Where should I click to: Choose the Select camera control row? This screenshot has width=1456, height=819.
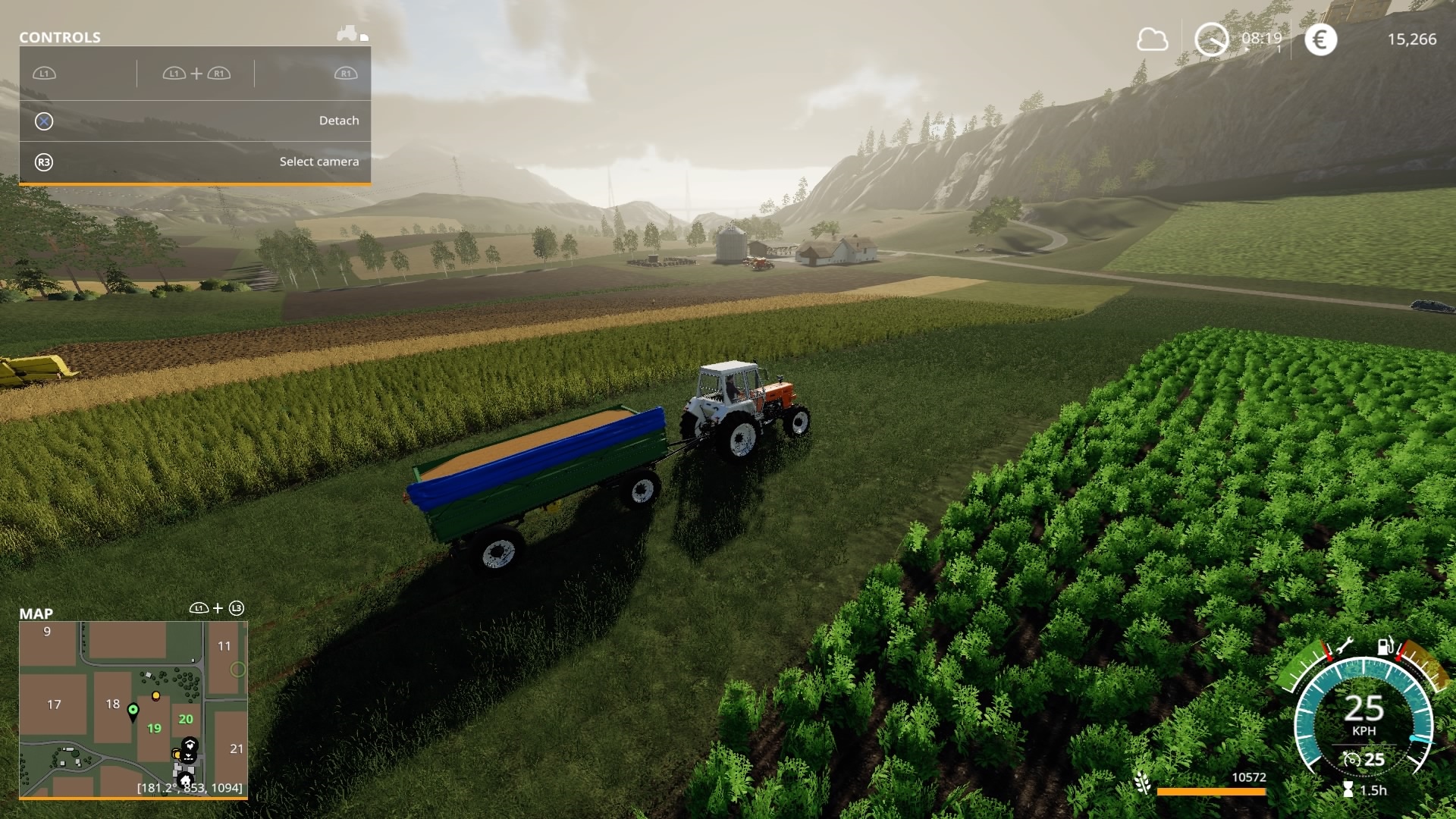pyautogui.click(x=195, y=162)
